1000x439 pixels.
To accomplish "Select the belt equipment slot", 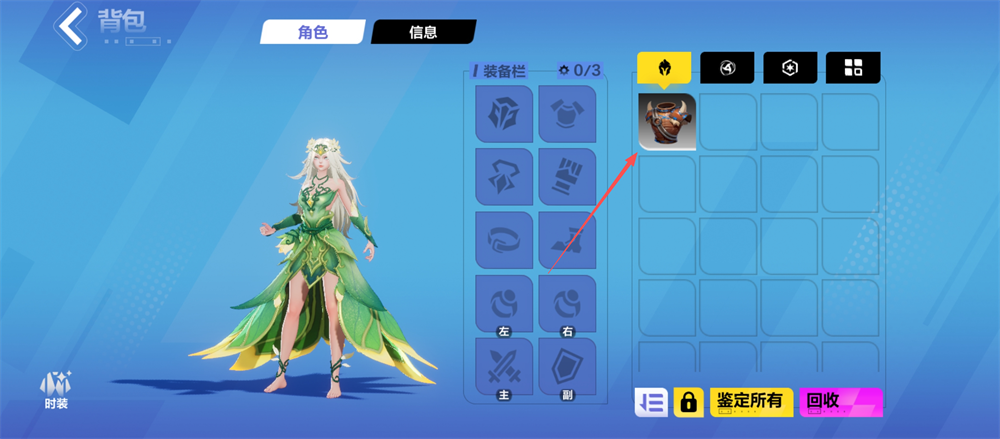I will coord(504,240).
